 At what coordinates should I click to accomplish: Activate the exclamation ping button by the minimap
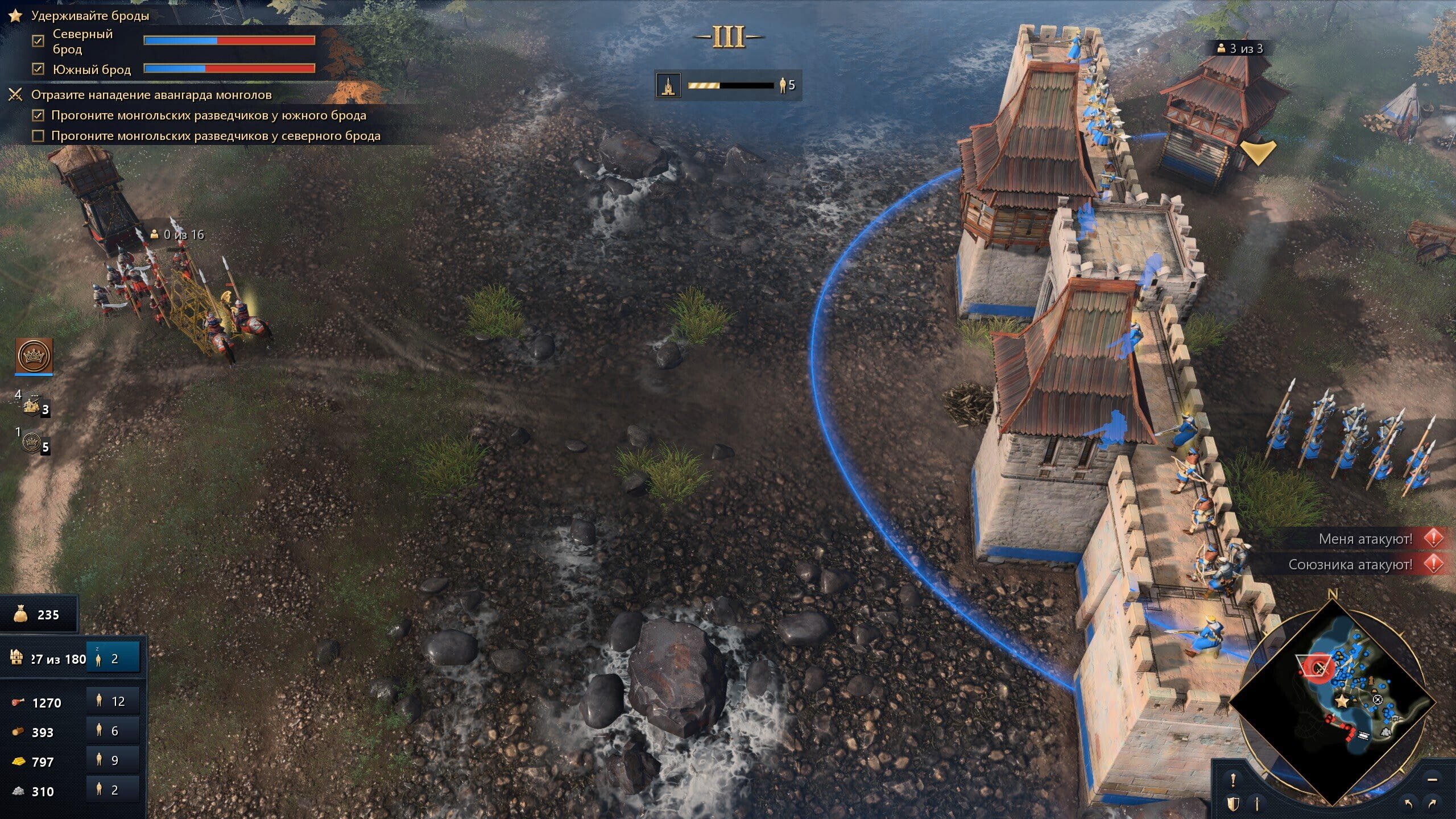1233,780
